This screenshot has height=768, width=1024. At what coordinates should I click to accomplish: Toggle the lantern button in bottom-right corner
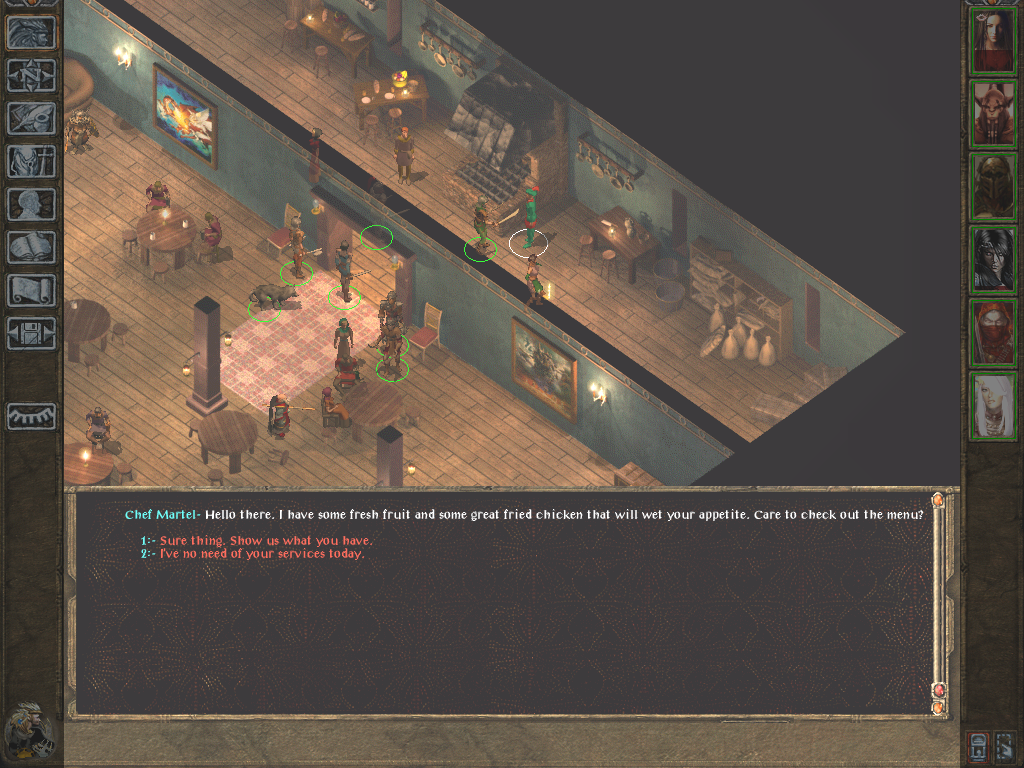(979, 746)
